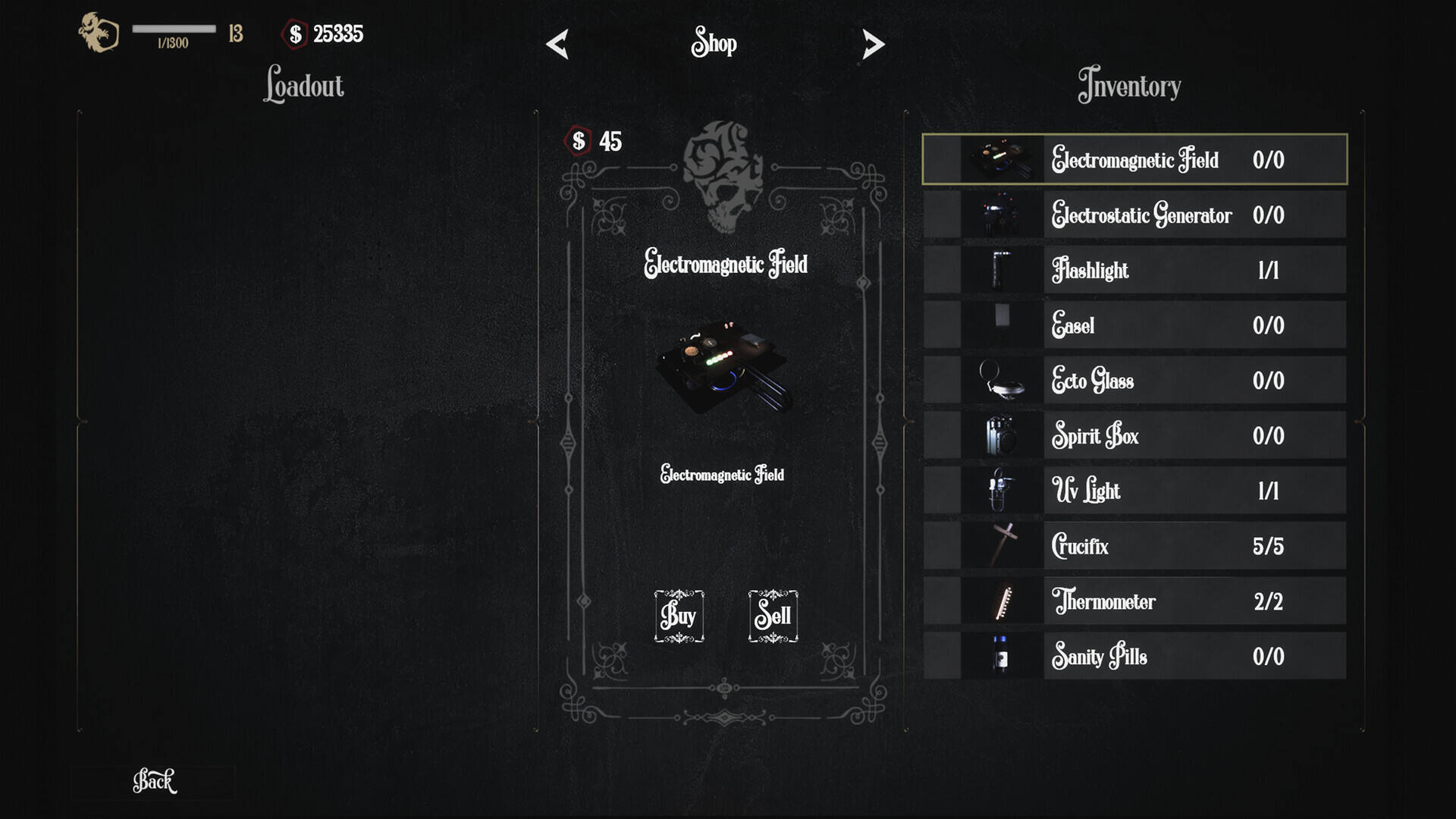This screenshot has width=1456, height=819.
Task: Switch to the previous page with left arrow
Action: pos(557,44)
